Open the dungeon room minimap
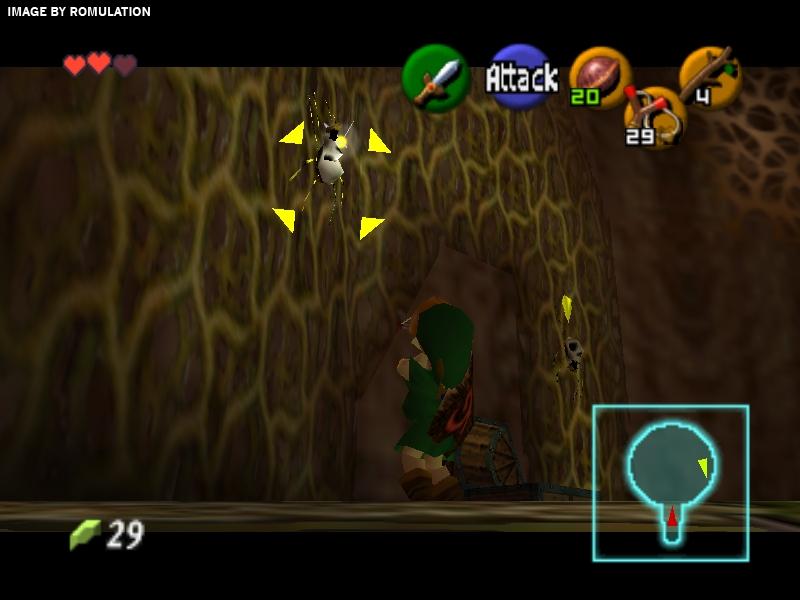The width and height of the screenshot is (800, 600). tap(670, 482)
